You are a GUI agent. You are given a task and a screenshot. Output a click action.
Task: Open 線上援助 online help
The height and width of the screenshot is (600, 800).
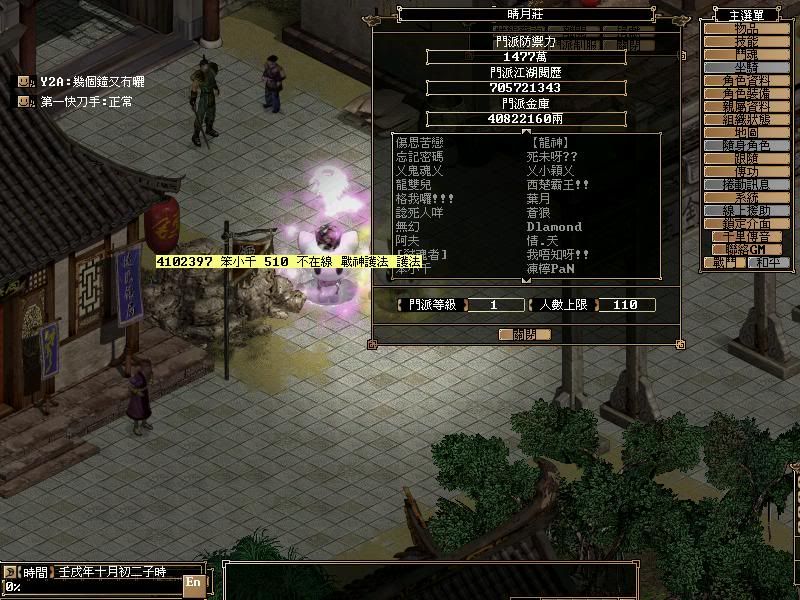747,211
